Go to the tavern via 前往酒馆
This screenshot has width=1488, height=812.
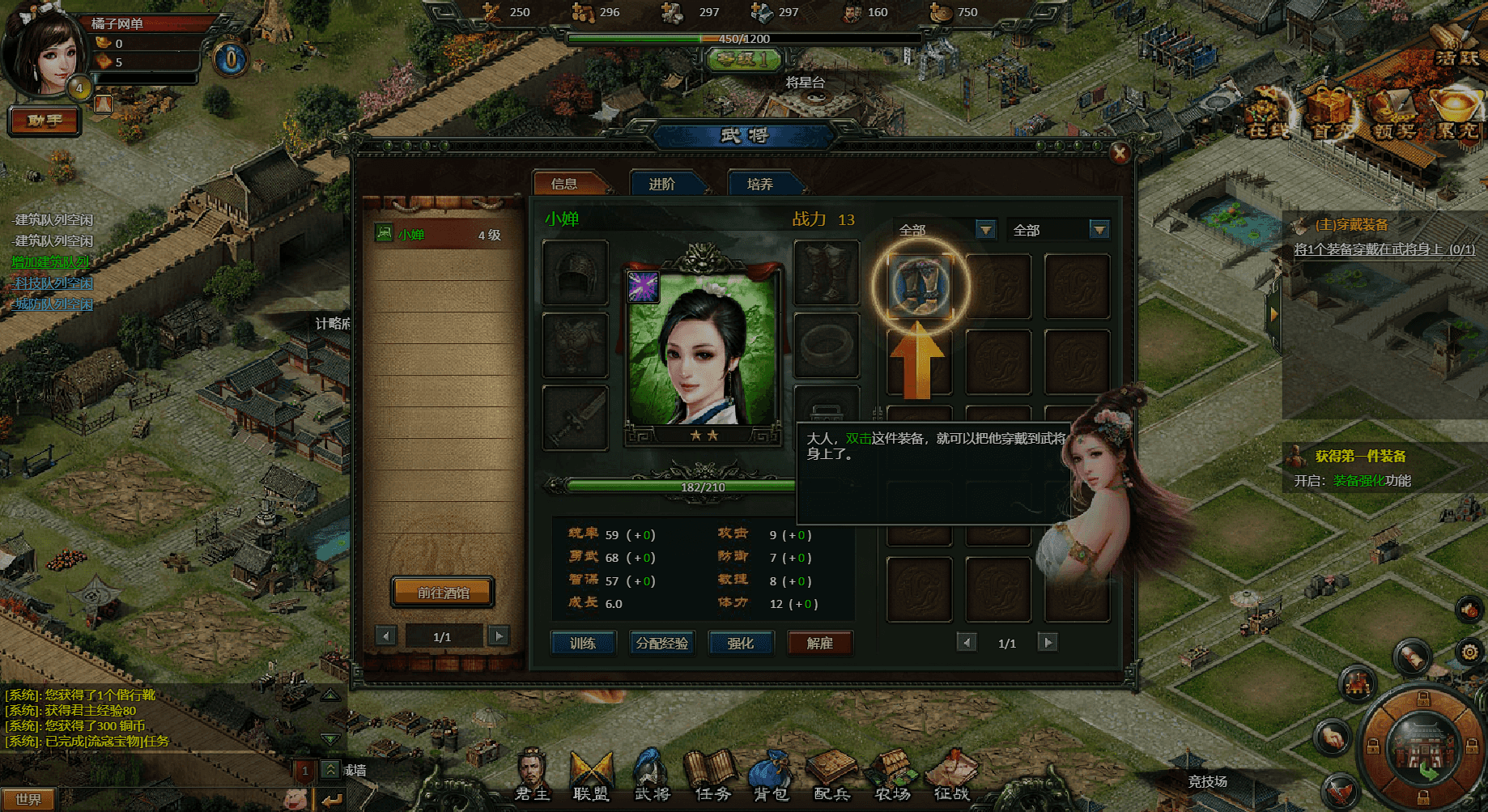pyautogui.click(x=443, y=593)
